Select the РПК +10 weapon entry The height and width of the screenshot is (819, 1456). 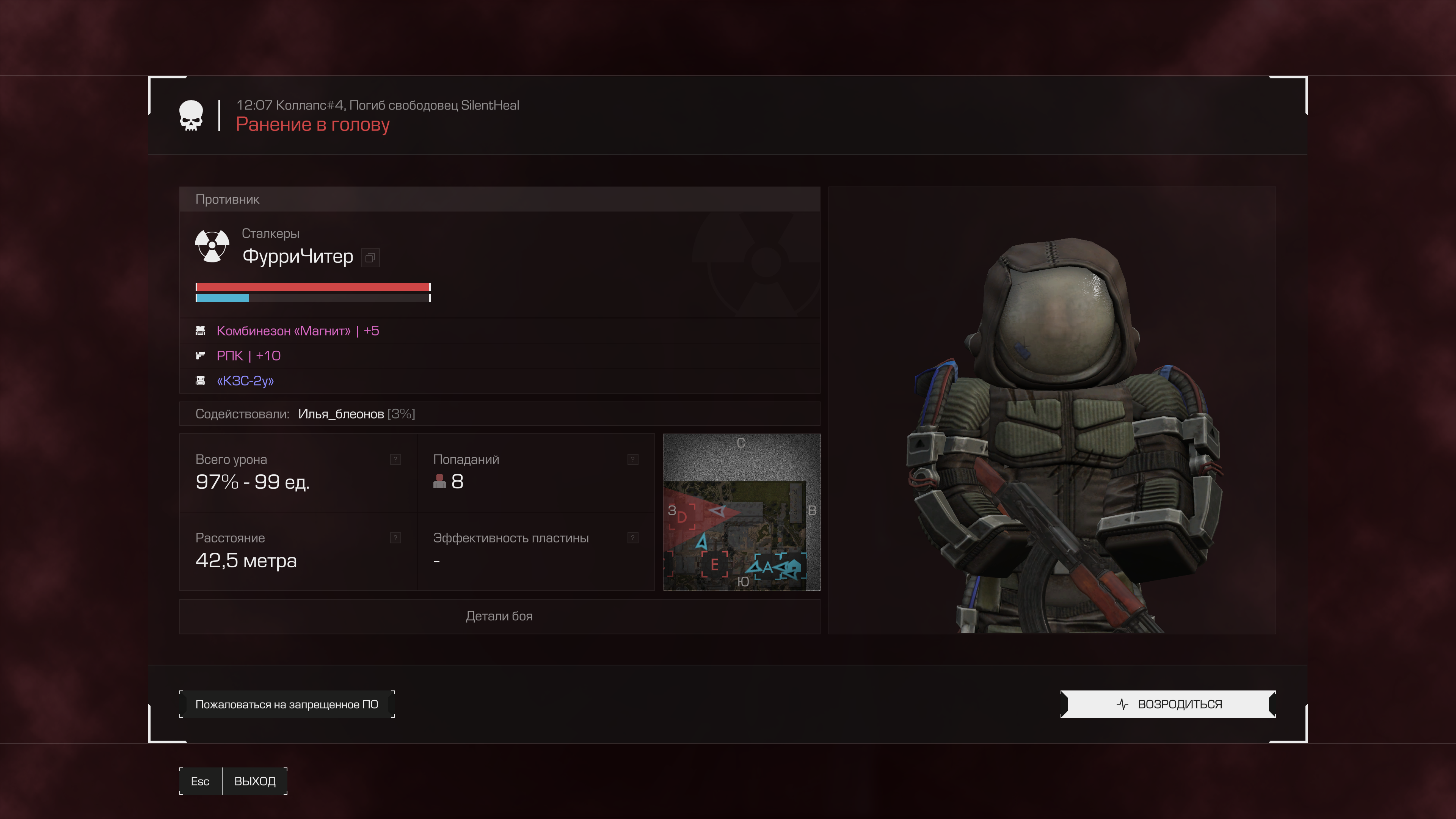click(248, 356)
